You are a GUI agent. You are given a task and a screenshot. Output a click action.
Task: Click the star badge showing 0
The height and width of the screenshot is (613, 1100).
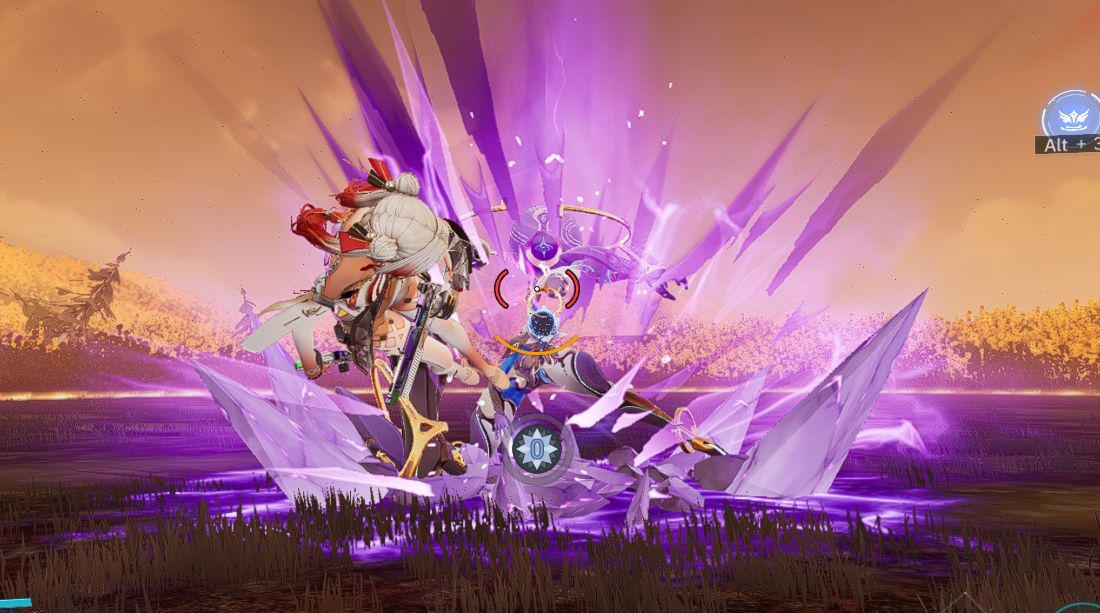coord(538,449)
